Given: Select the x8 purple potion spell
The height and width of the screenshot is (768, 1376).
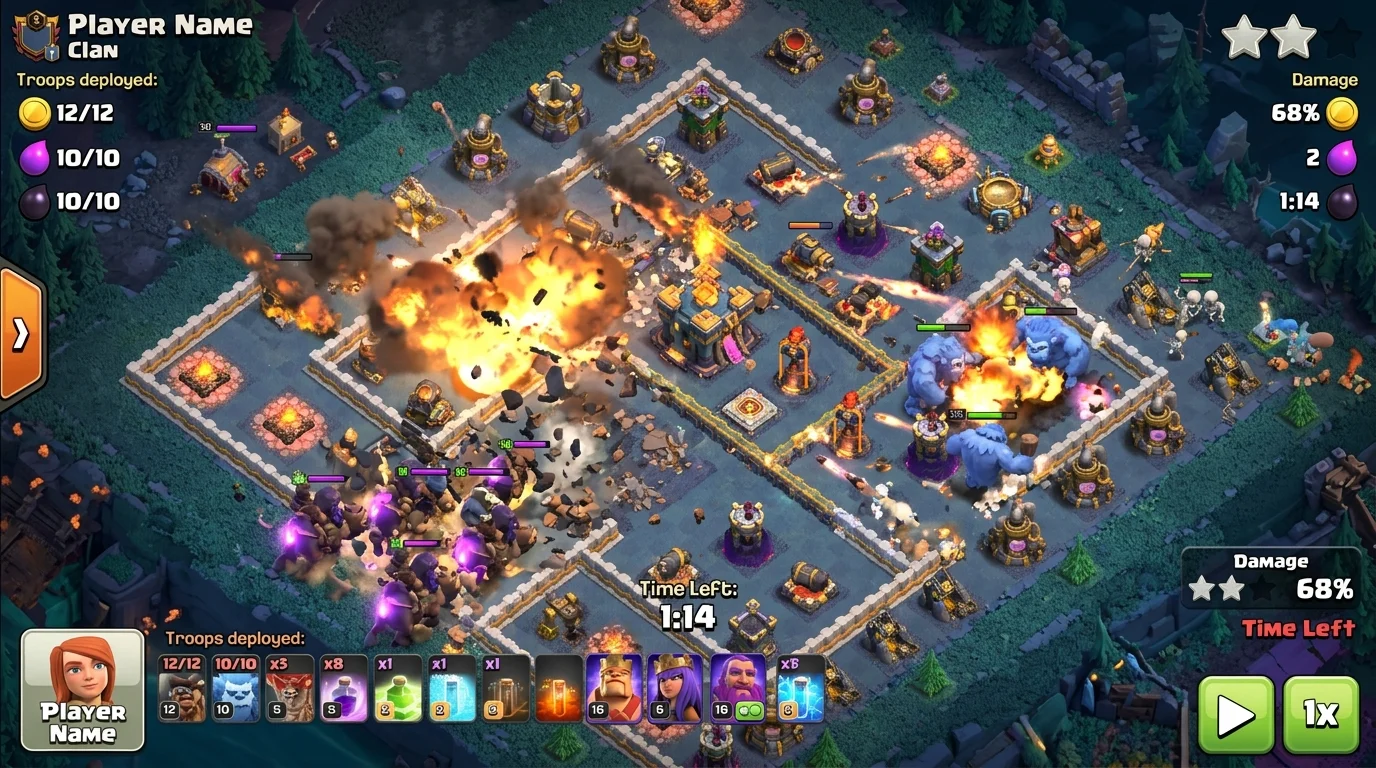Looking at the screenshot, I should [344, 688].
